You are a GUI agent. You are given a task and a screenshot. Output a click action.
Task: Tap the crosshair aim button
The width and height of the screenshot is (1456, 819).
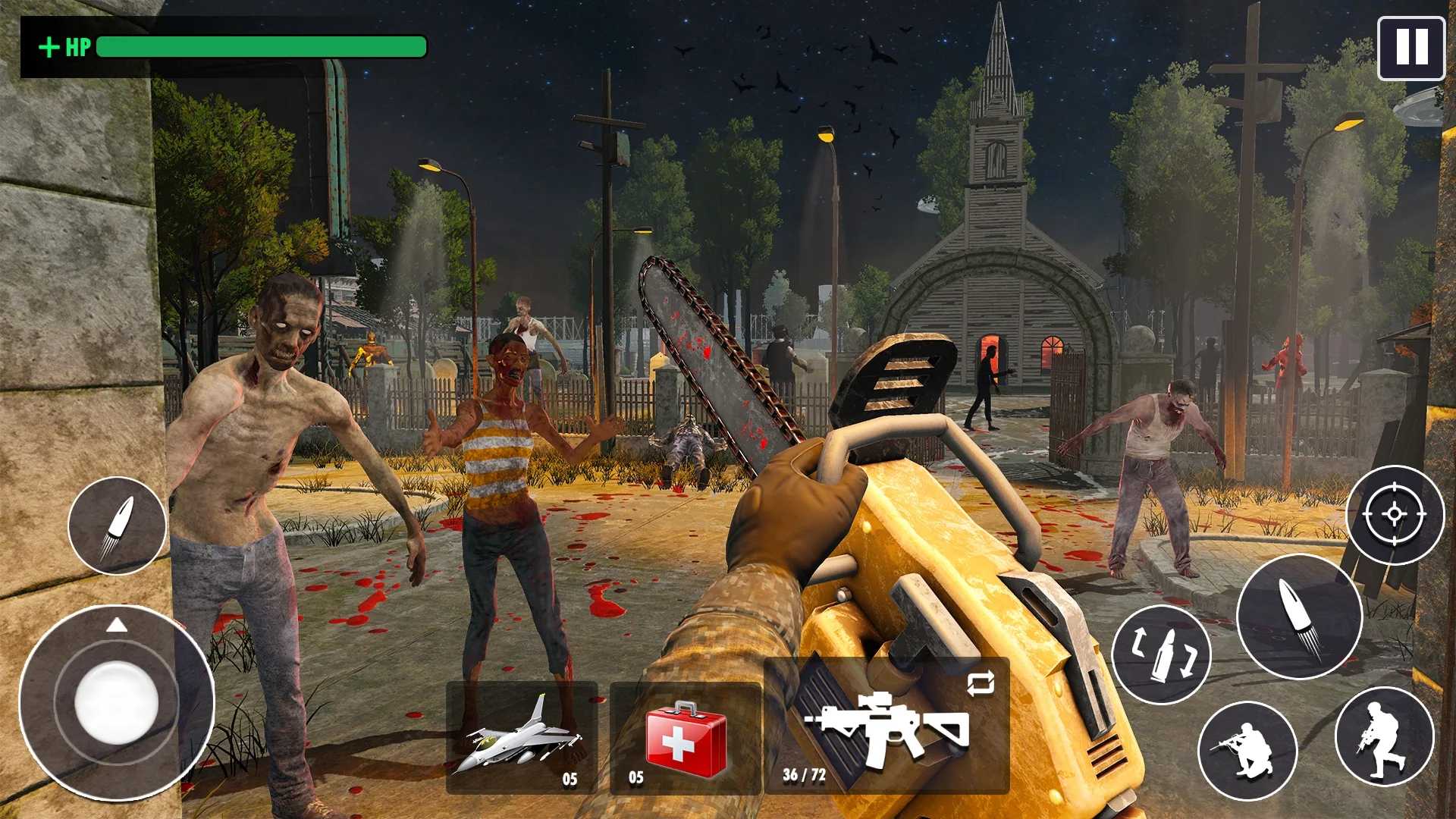coord(1395,515)
